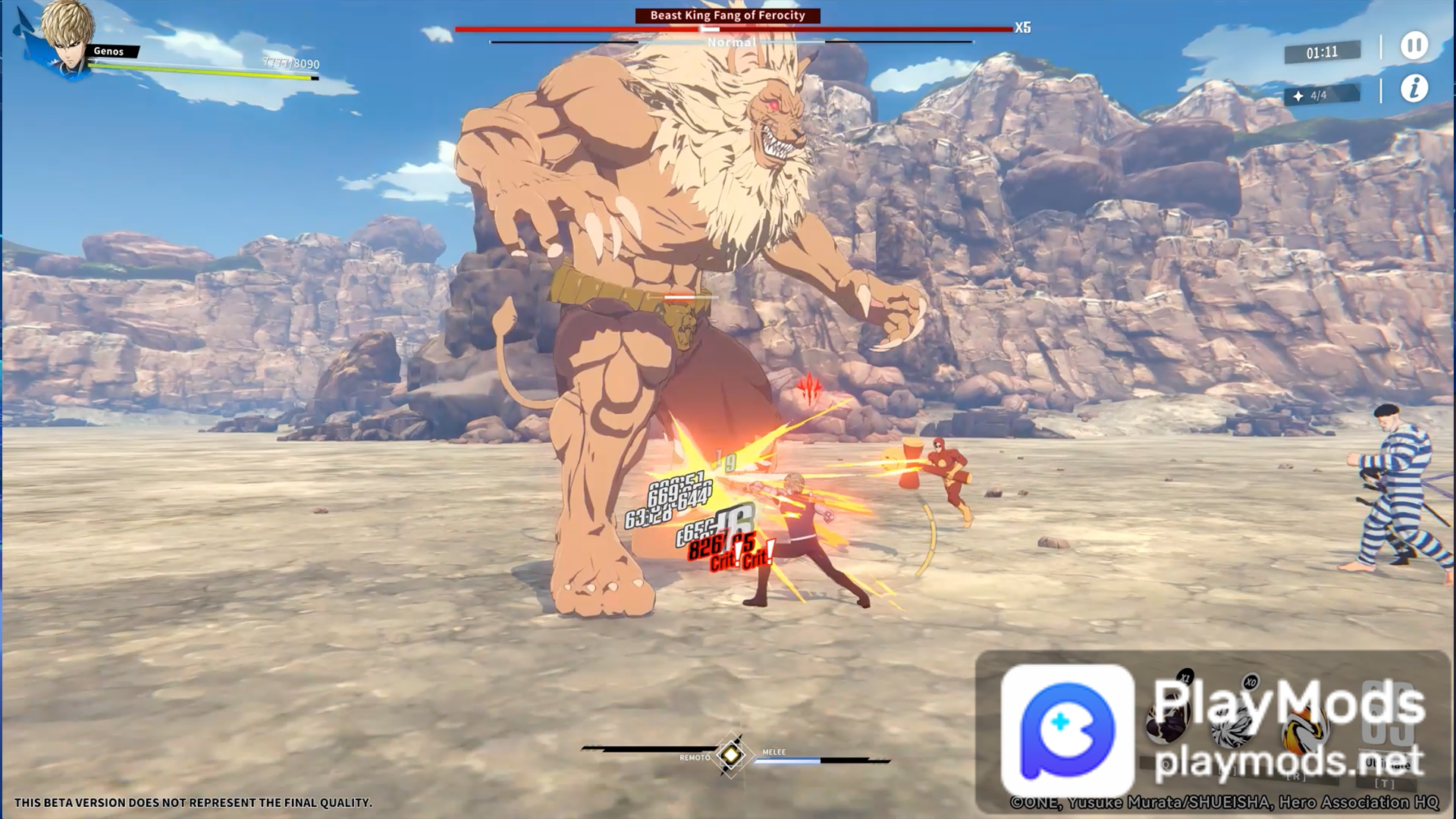
Task: Use the dark lightning skill icon
Action: [x=1168, y=724]
